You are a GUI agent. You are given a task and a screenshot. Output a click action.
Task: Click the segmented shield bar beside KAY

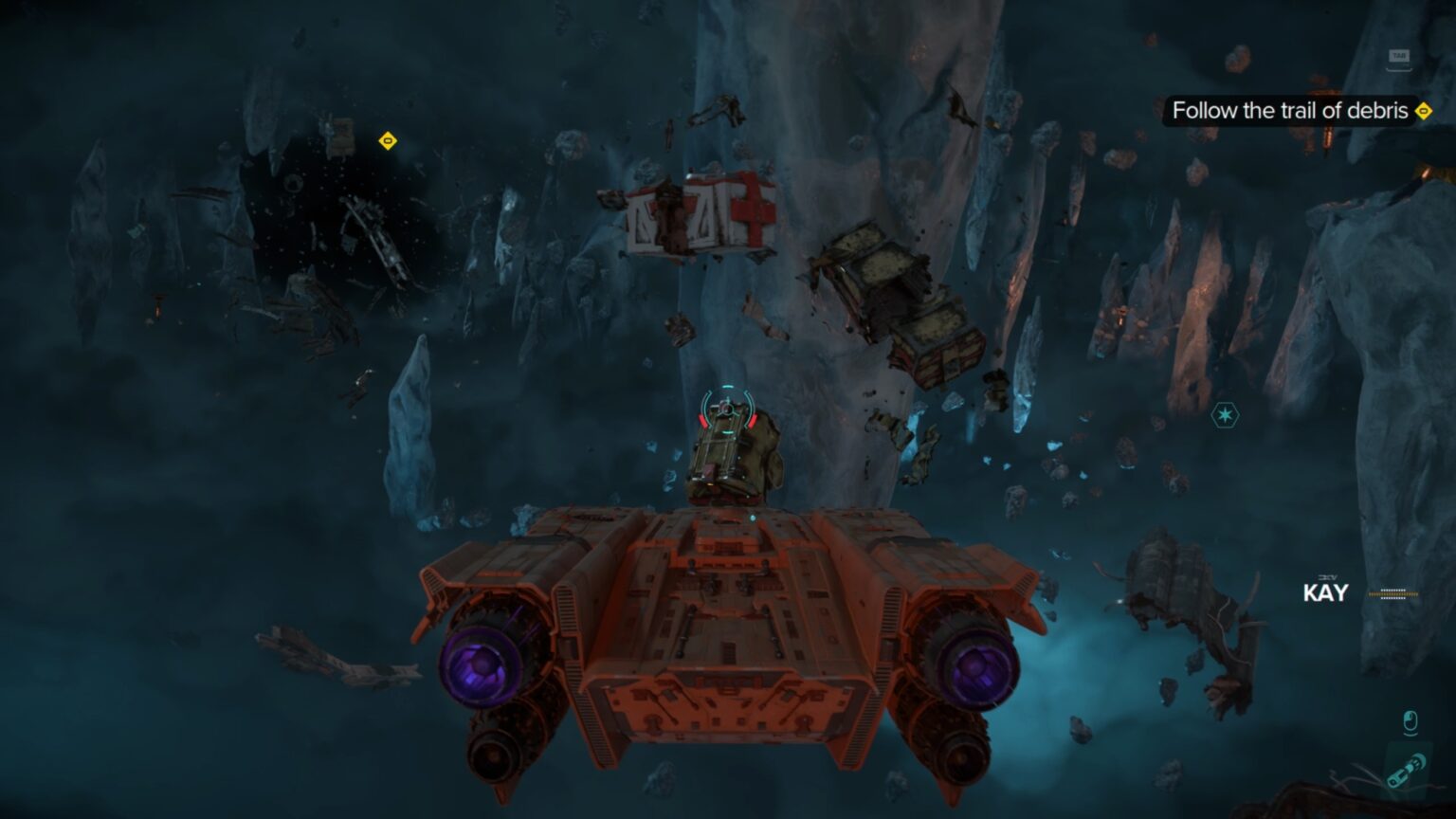(1392, 594)
